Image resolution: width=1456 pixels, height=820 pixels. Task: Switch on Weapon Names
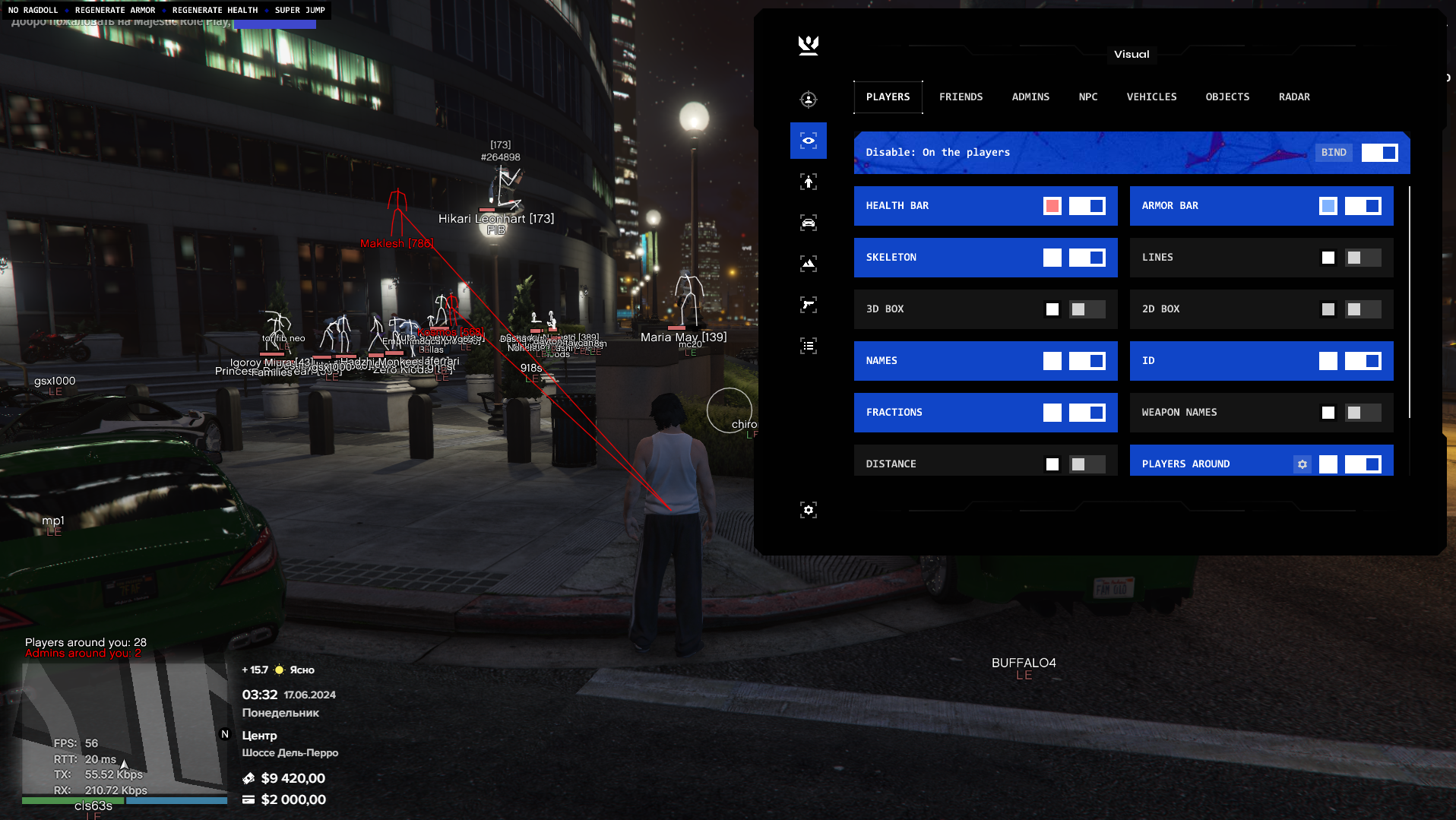tap(1363, 413)
